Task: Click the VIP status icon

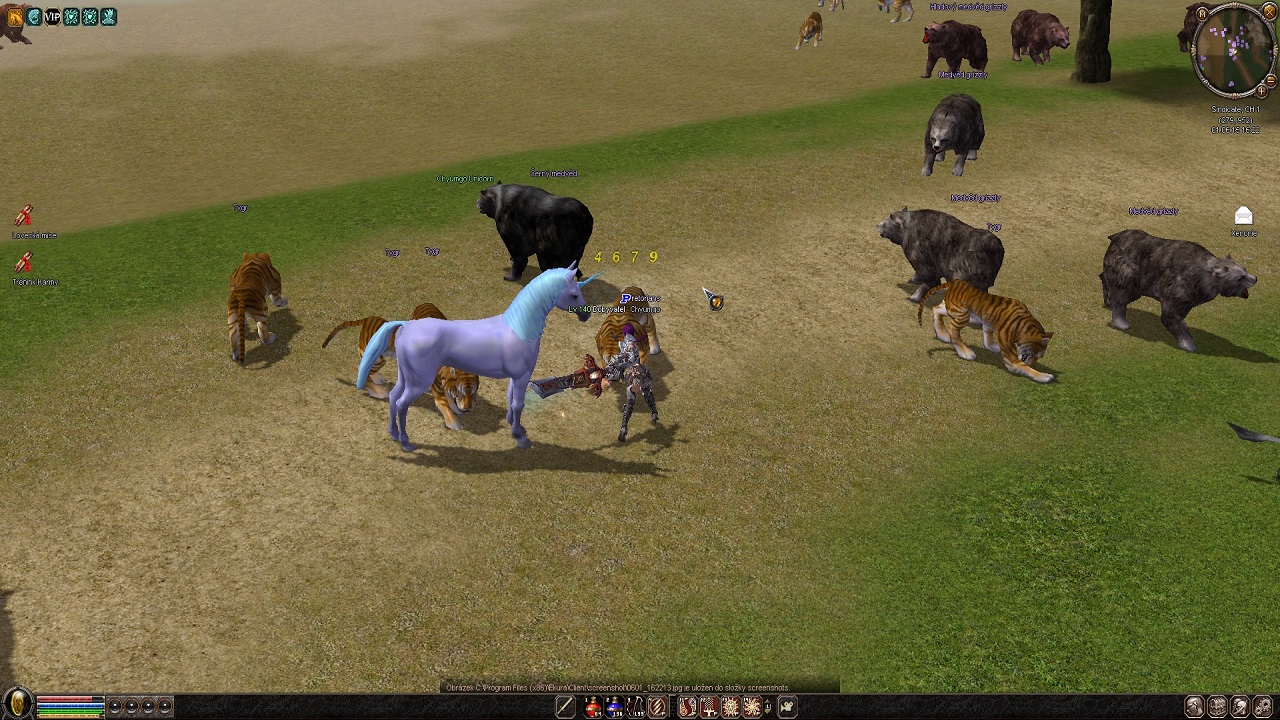Action: (x=52, y=17)
